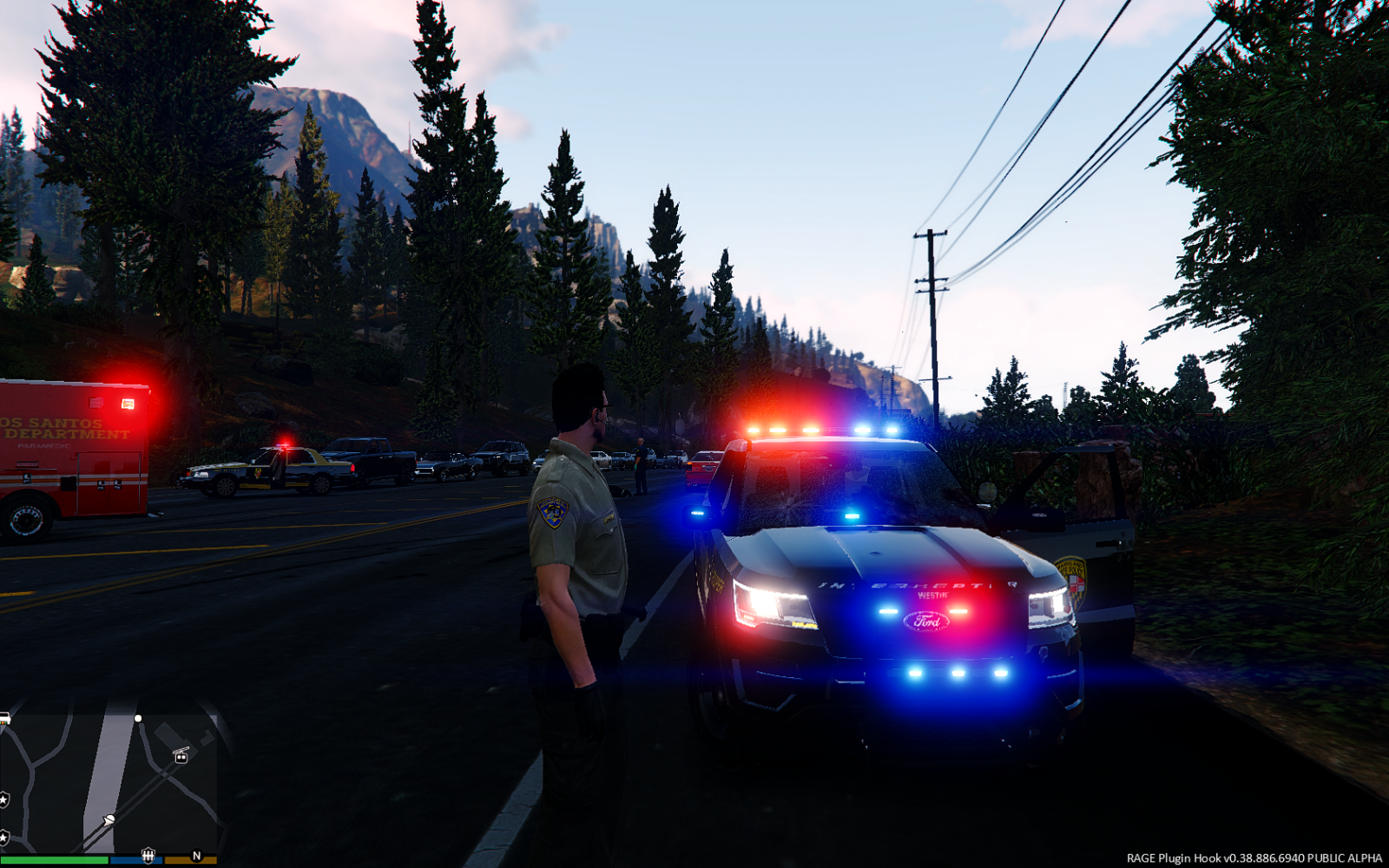Select the jail bars shield blip

tap(148, 855)
